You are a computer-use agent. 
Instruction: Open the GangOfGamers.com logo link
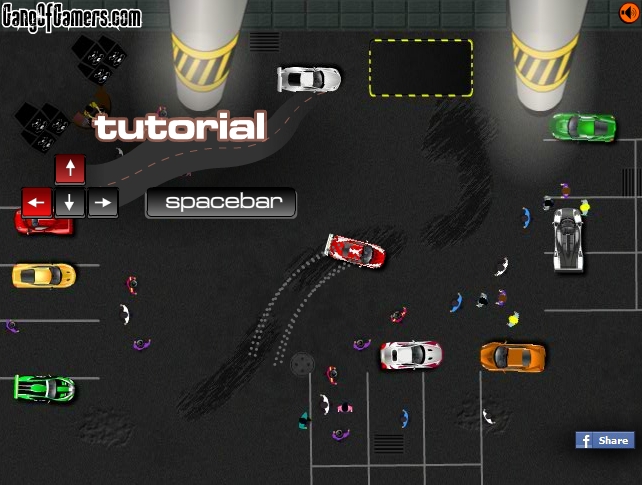point(71,17)
